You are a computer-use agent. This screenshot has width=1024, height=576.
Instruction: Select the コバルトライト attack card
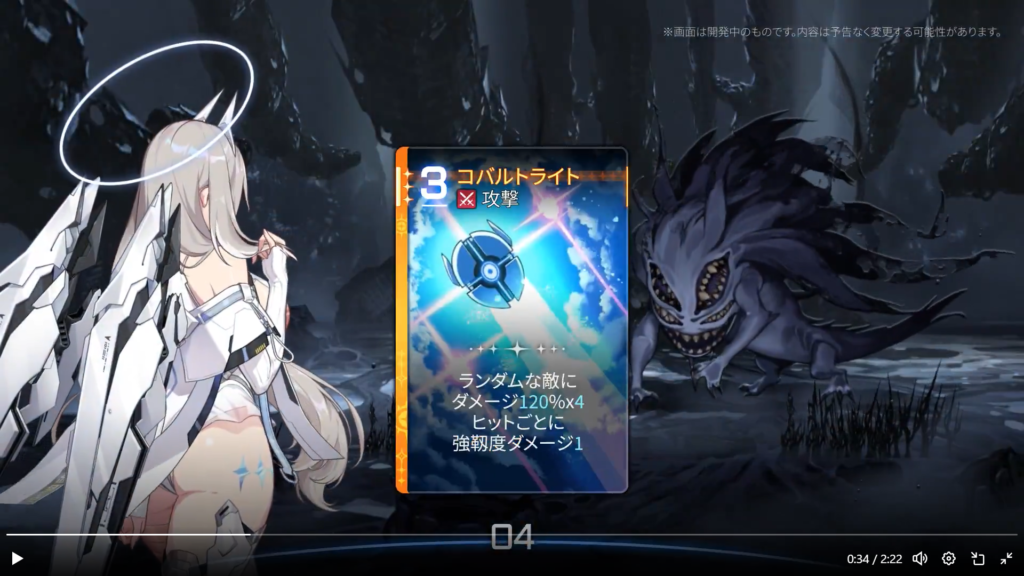pos(512,320)
